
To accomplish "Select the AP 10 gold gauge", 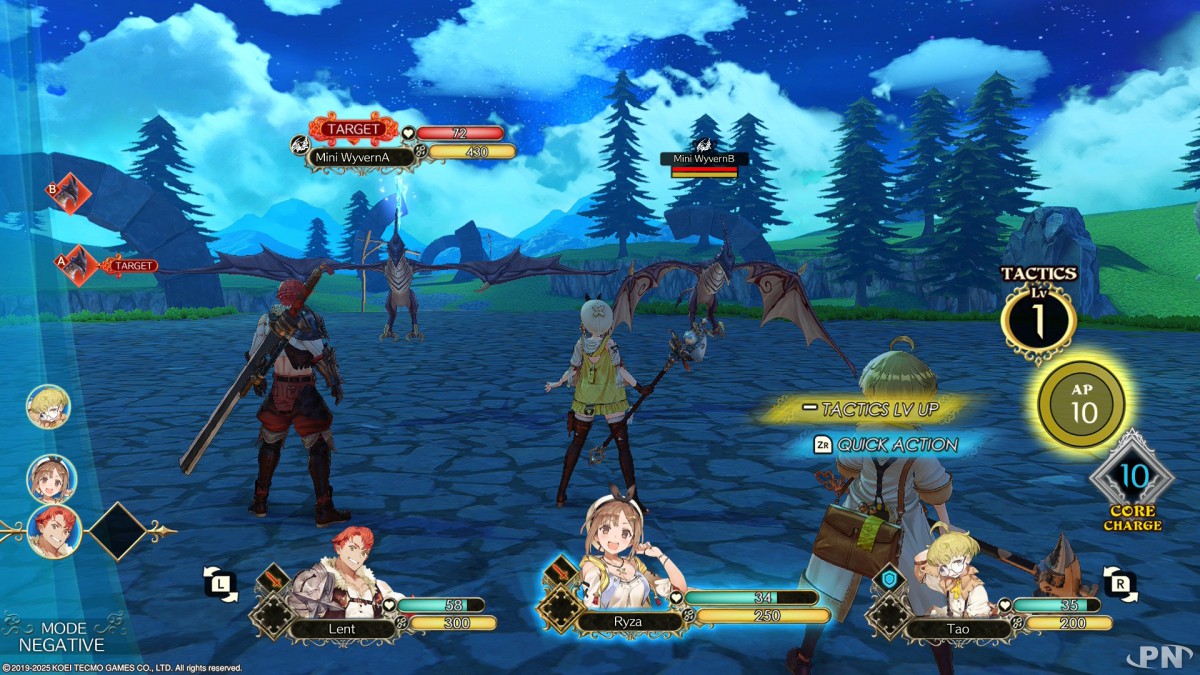I will coord(1083,404).
